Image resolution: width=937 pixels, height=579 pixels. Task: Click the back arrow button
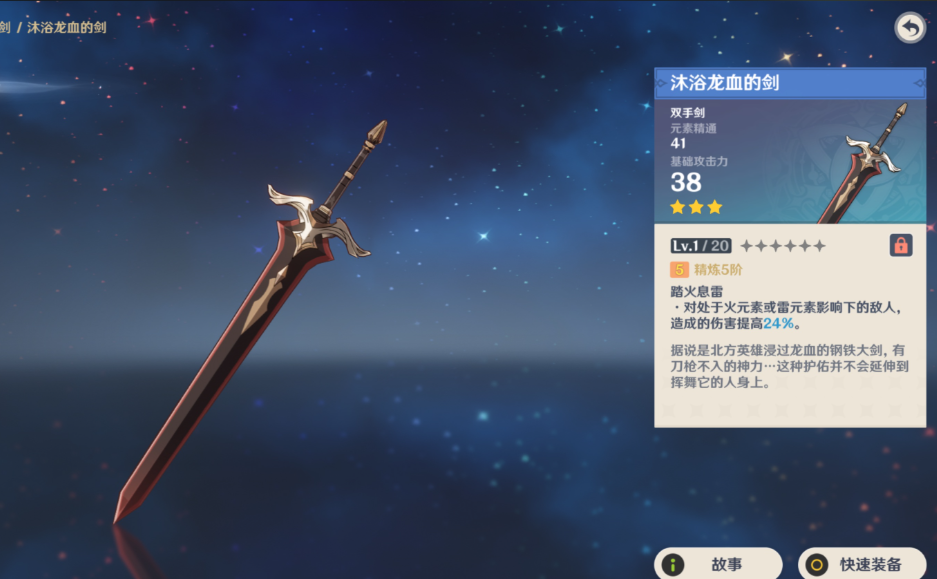tap(909, 28)
